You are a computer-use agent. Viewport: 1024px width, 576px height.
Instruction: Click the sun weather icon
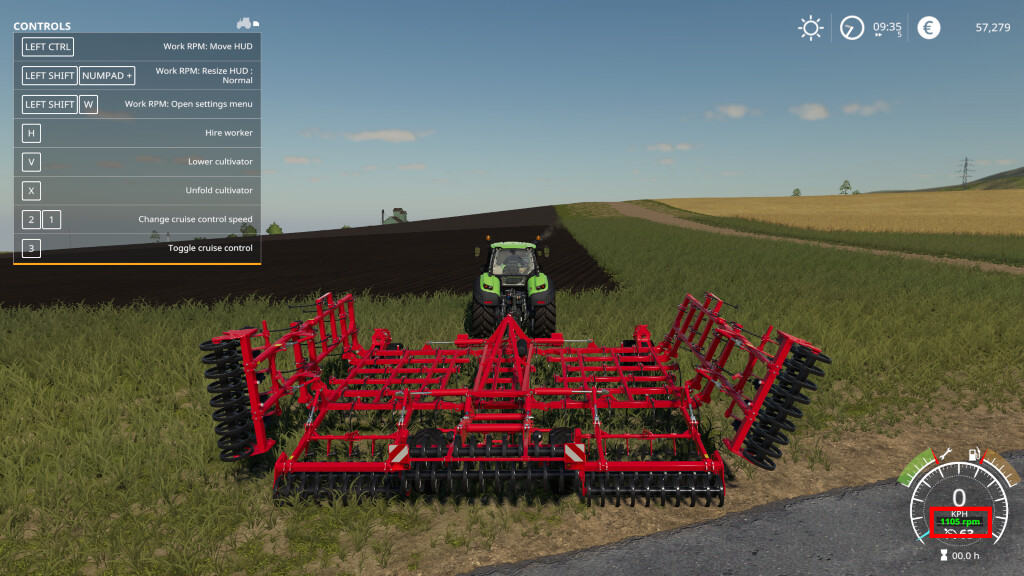[x=810, y=28]
